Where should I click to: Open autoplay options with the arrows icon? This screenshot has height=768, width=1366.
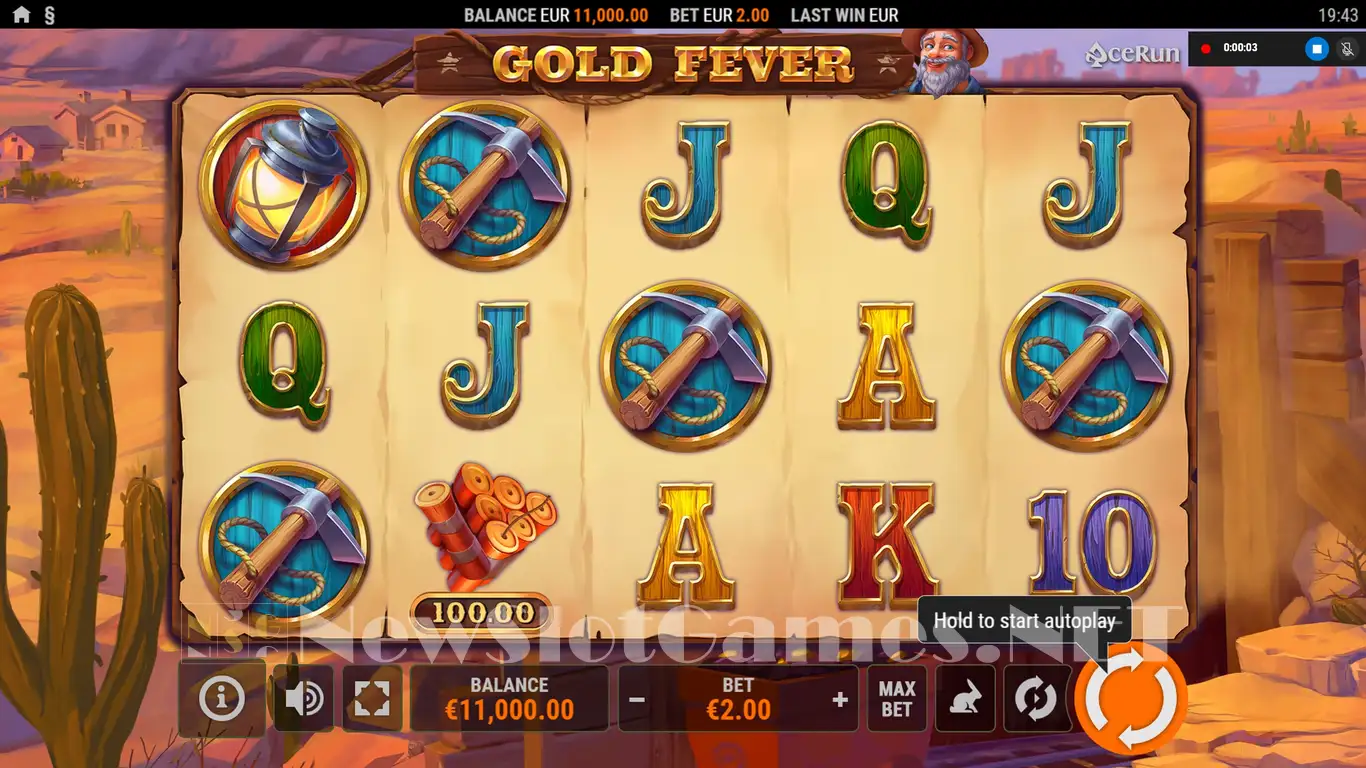coord(1035,699)
